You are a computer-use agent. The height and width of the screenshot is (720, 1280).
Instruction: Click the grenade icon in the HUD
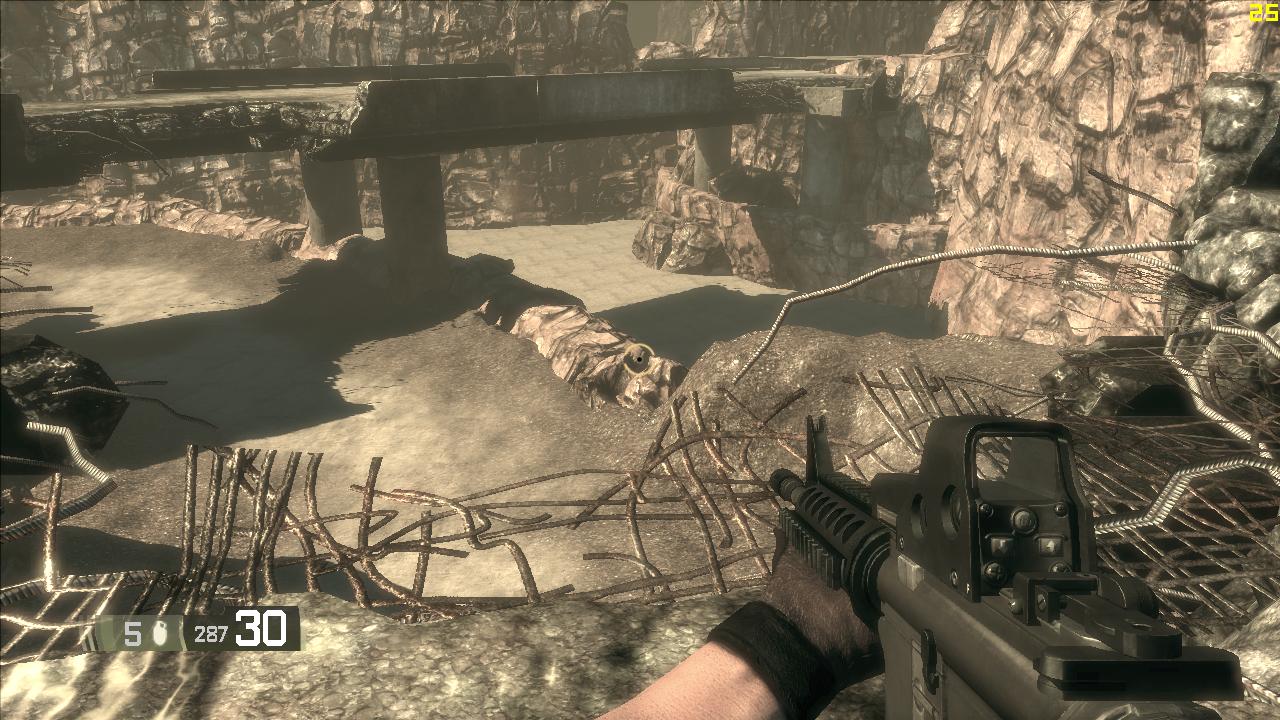point(160,632)
